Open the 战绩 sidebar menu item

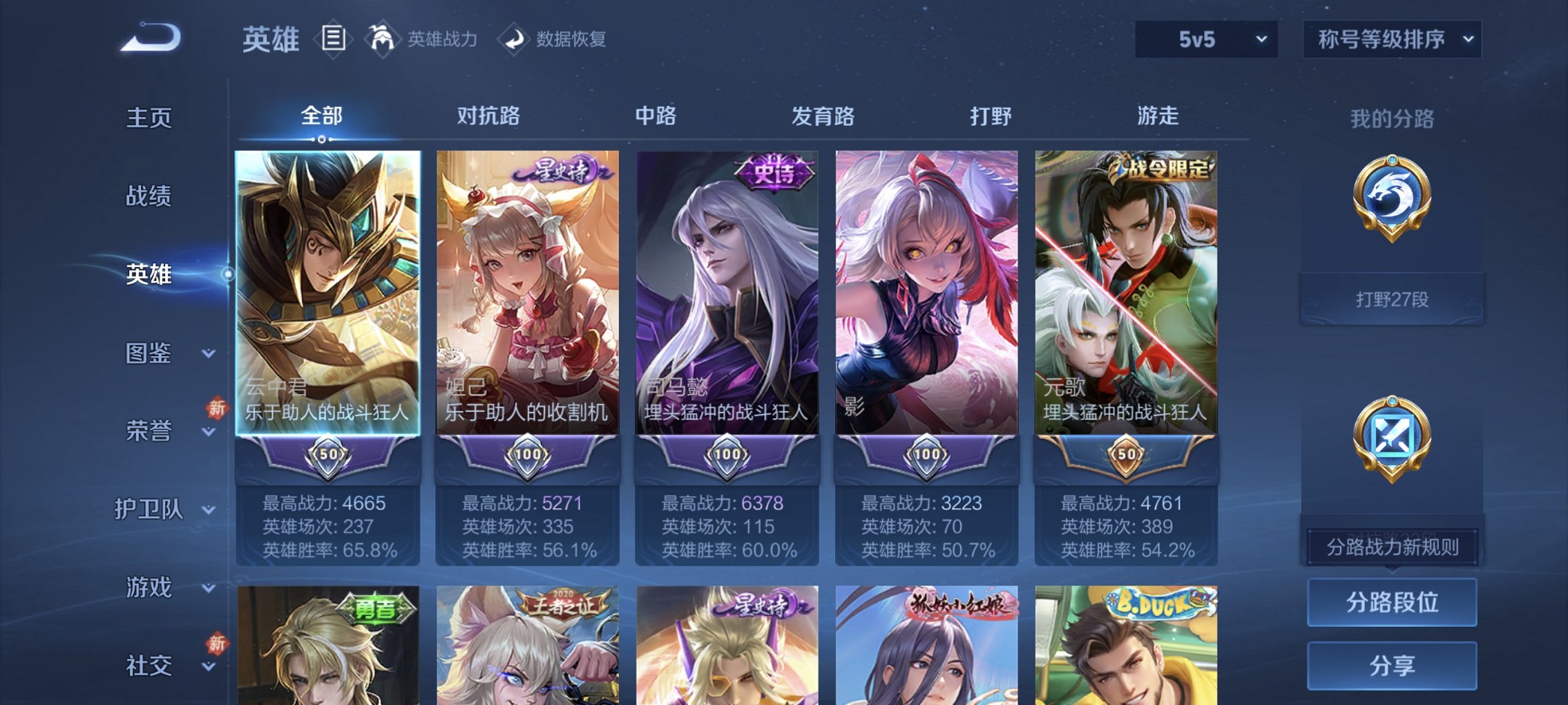(x=151, y=196)
